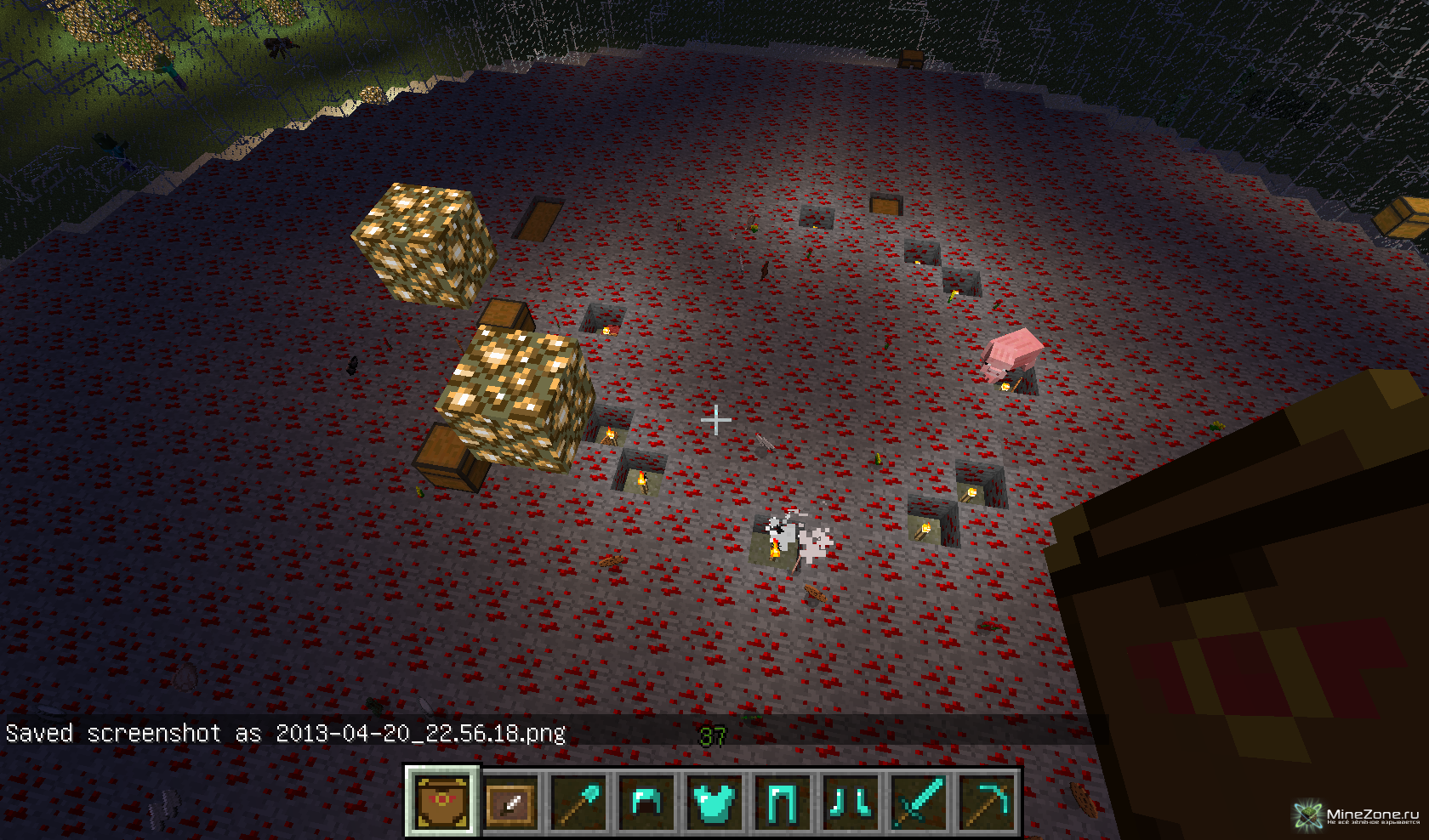Image resolution: width=1429 pixels, height=840 pixels.
Task: Choose the diamond boots slot
Action: tap(850, 802)
